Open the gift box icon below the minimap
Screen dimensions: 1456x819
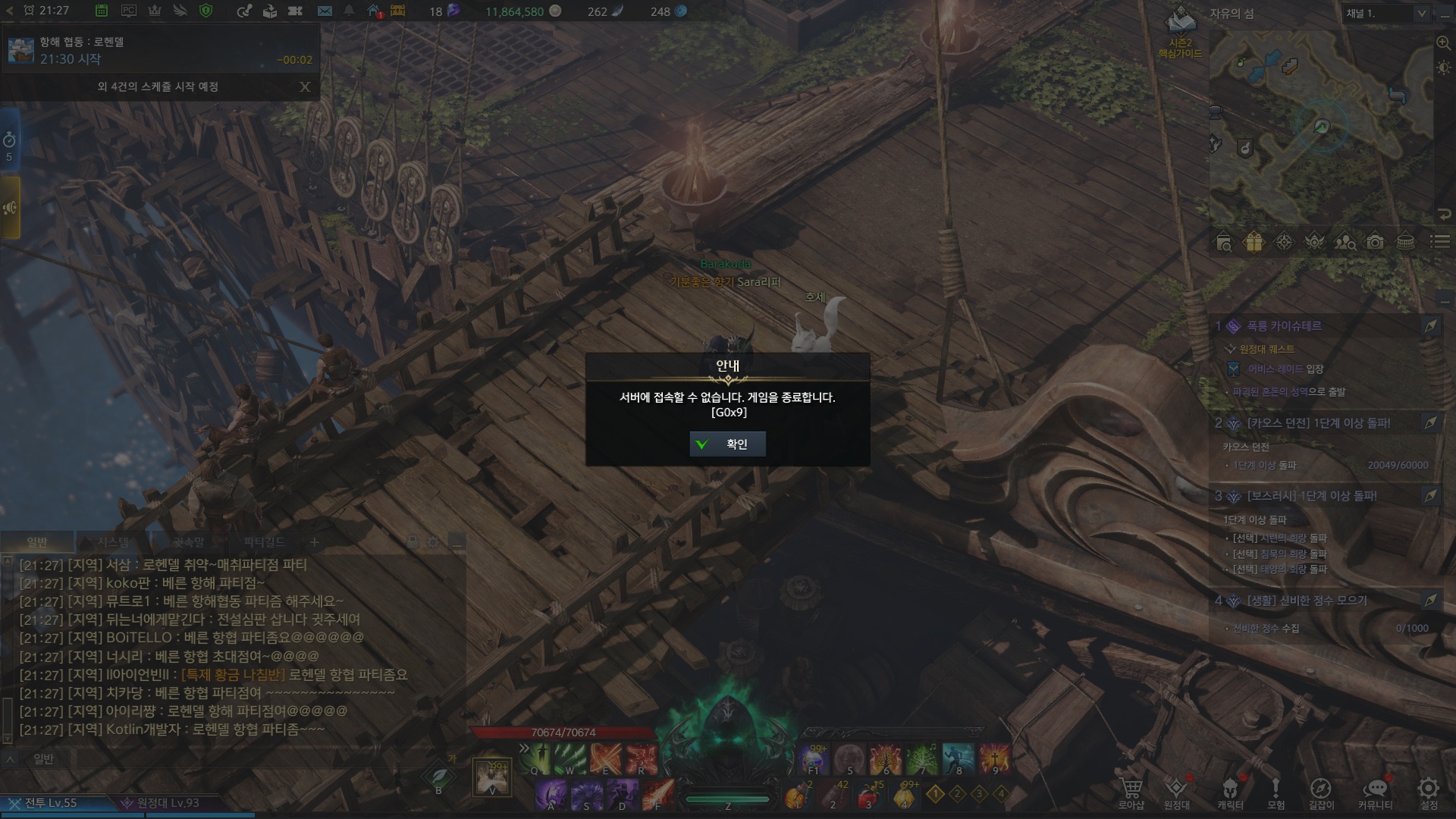tap(1254, 243)
